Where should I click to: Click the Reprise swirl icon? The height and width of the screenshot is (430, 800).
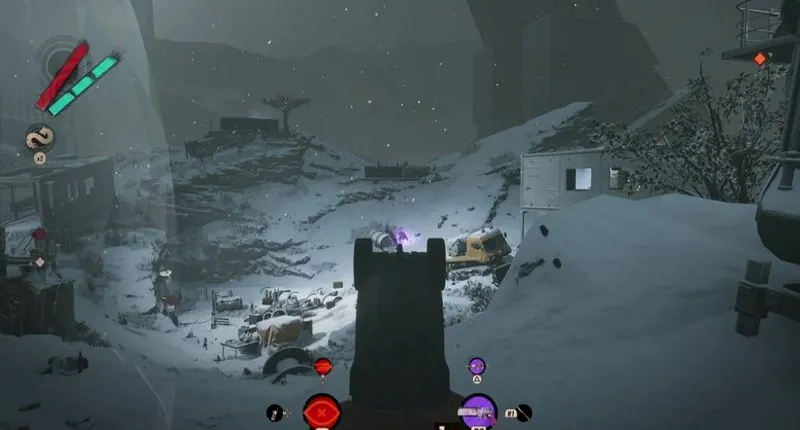click(x=39, y=138)
